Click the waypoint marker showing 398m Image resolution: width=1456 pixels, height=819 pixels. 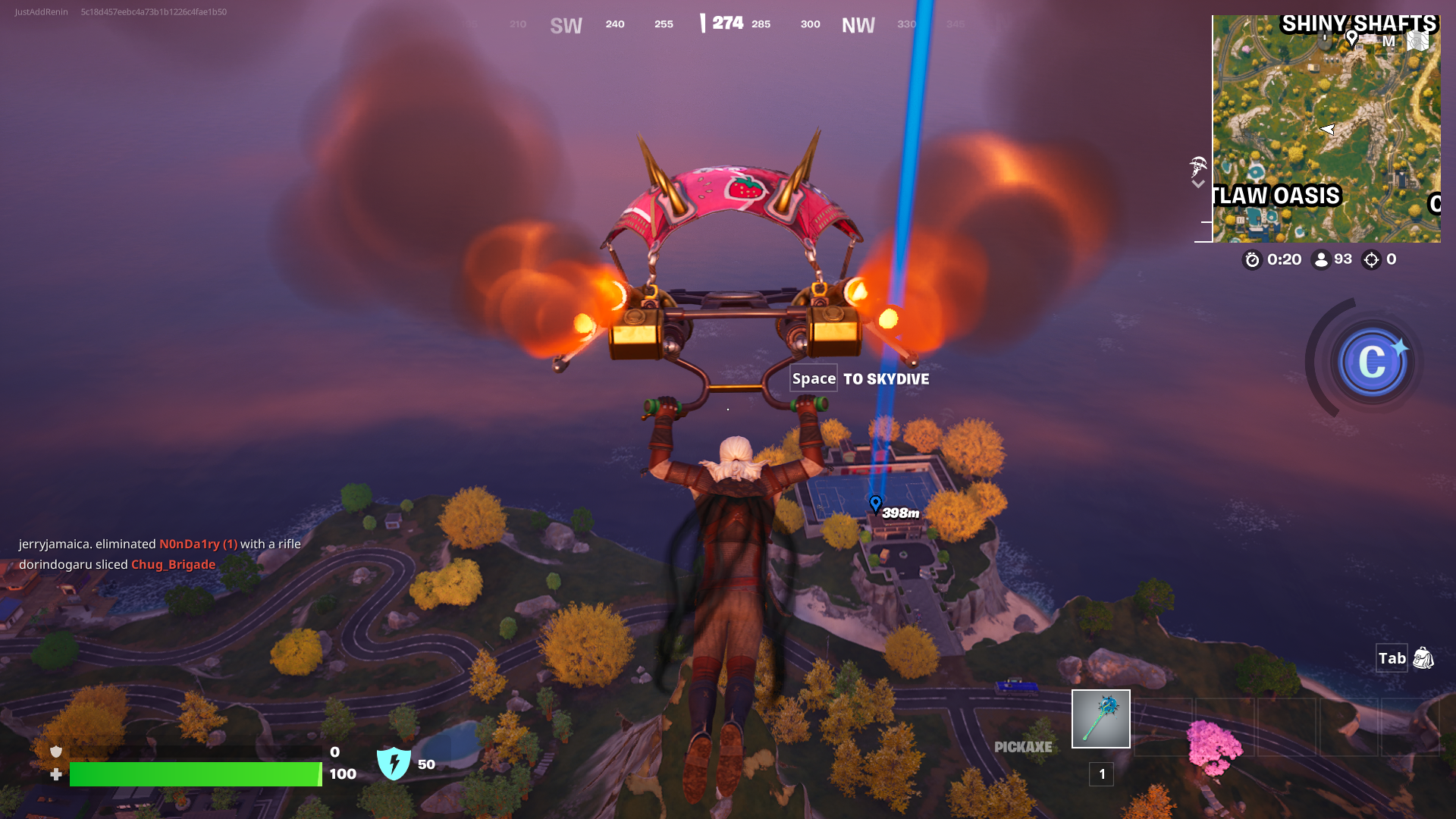coord(876,503)
